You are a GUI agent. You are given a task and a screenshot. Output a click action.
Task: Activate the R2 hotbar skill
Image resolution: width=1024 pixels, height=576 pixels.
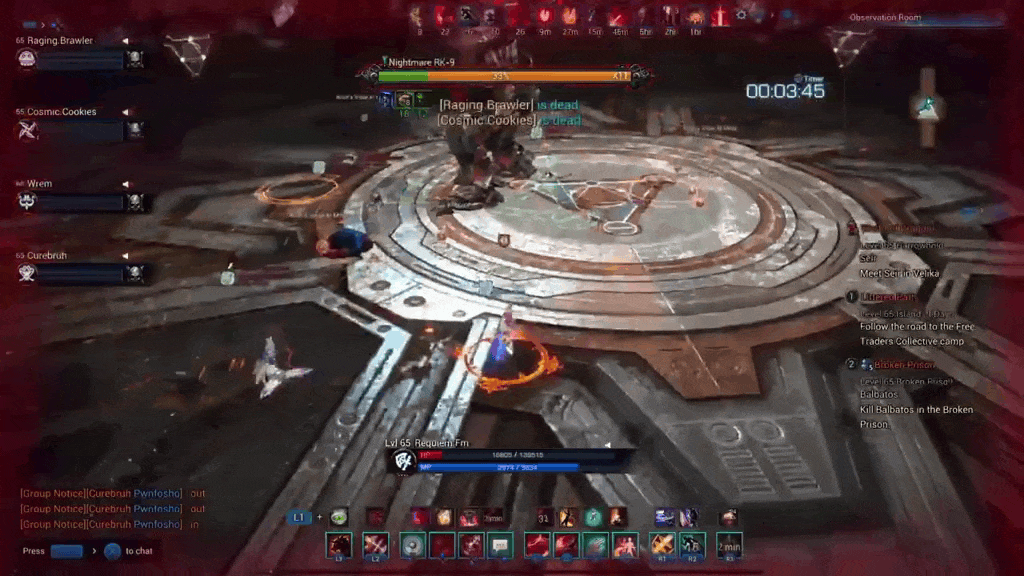(x=692, y=545)
